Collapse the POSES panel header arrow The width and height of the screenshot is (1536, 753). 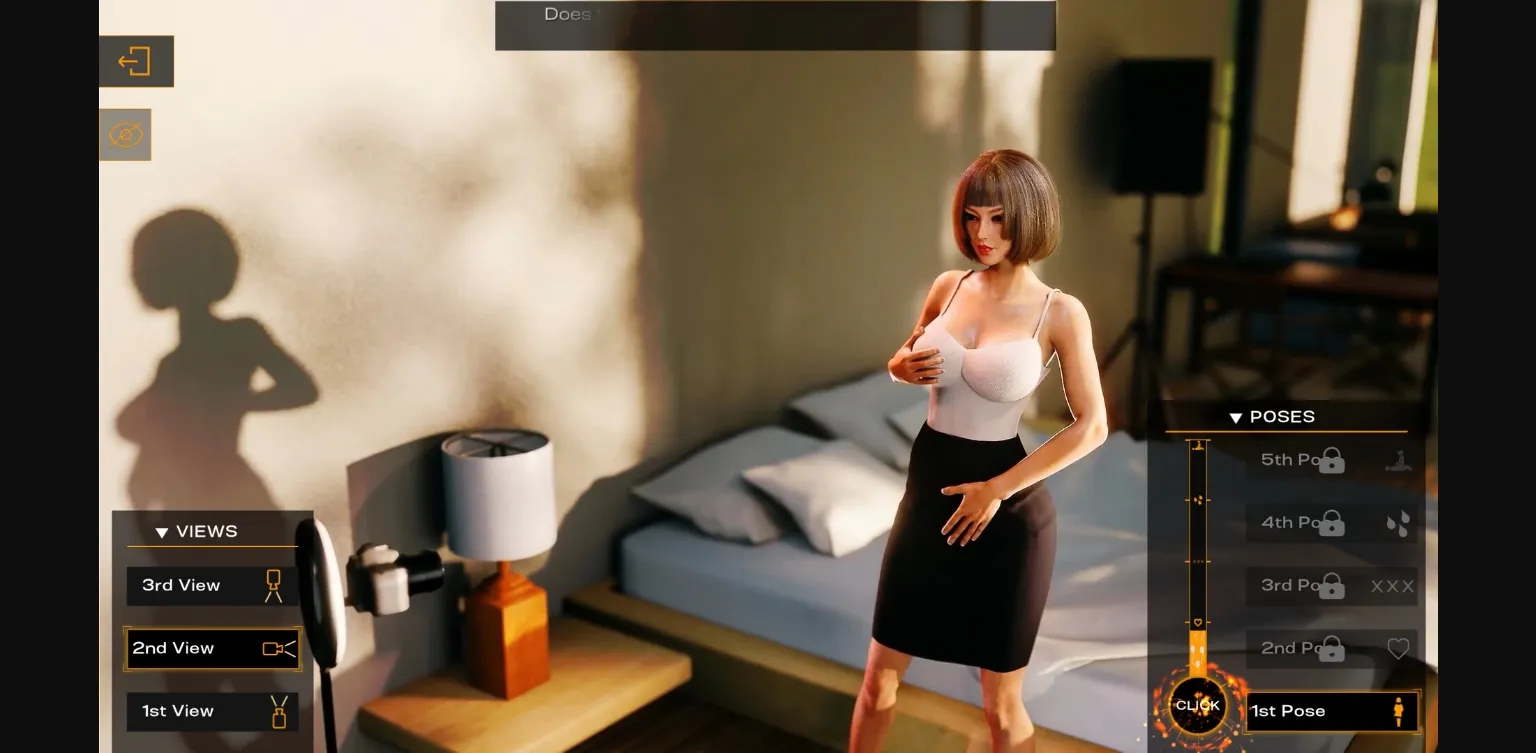(x=1236, y=417)
